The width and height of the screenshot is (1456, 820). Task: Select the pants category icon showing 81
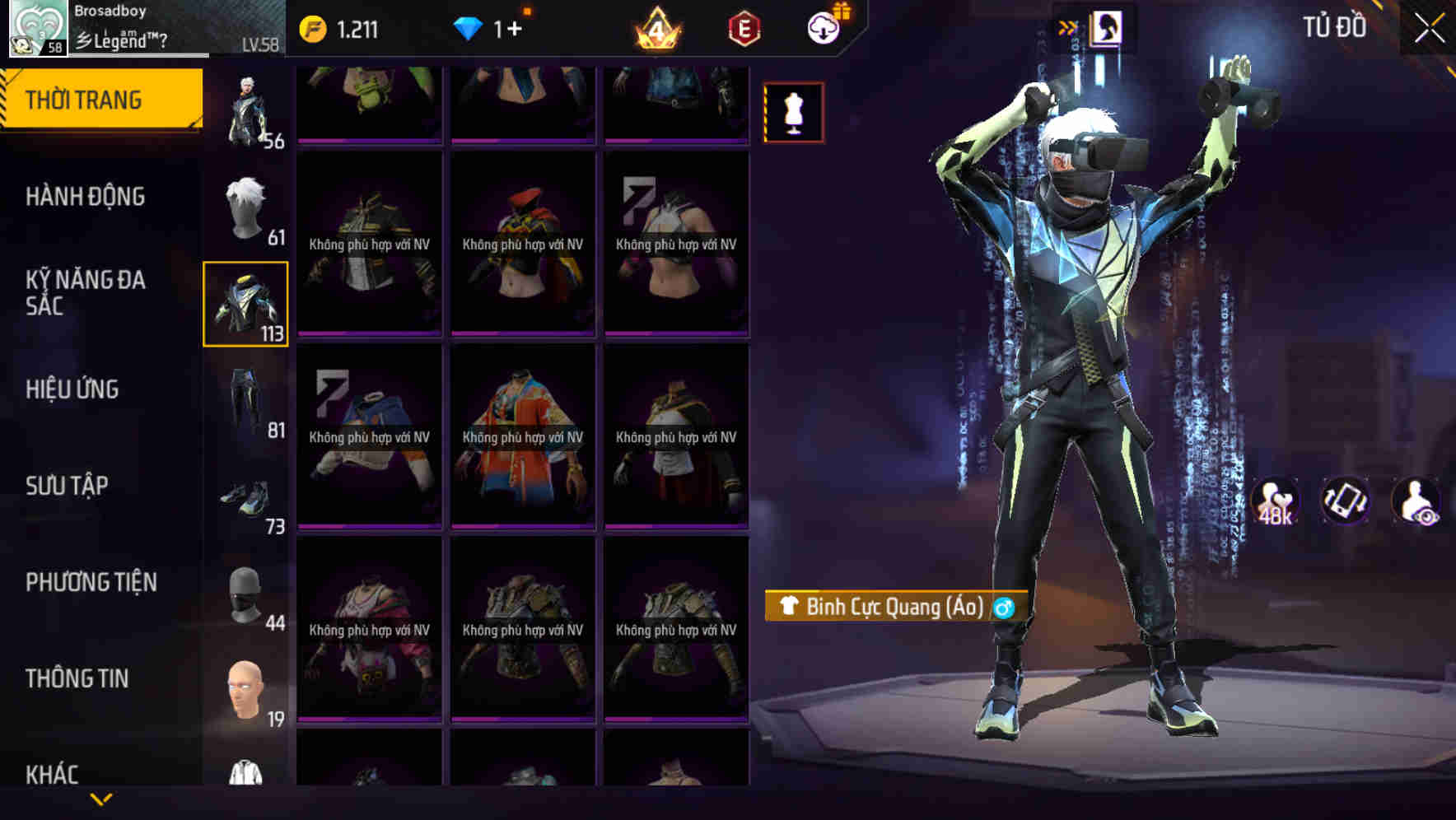point(245,399)
